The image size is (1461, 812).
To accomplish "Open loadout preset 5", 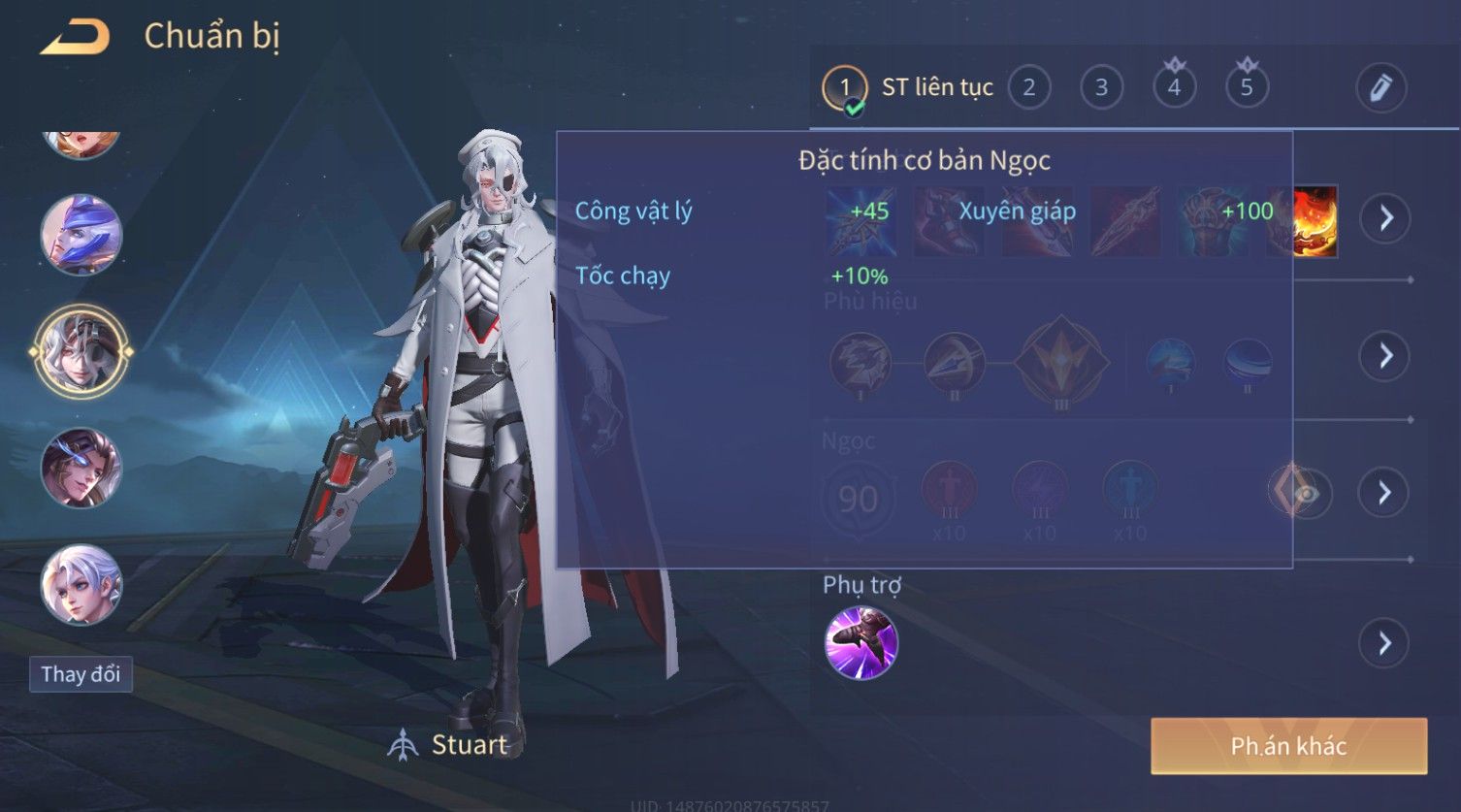I will tap(1247, 88).
